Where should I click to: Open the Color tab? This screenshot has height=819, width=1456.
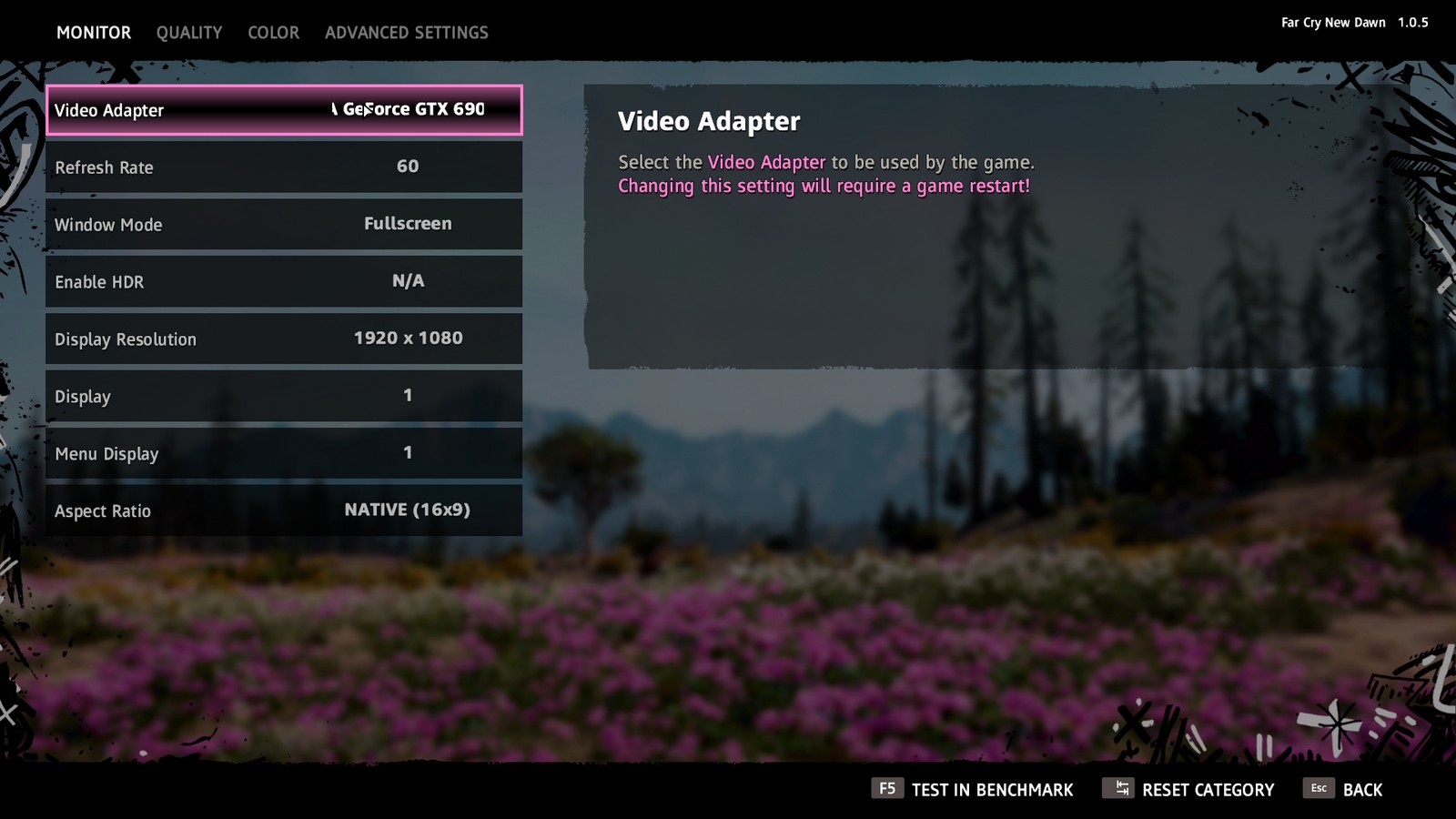273,33
